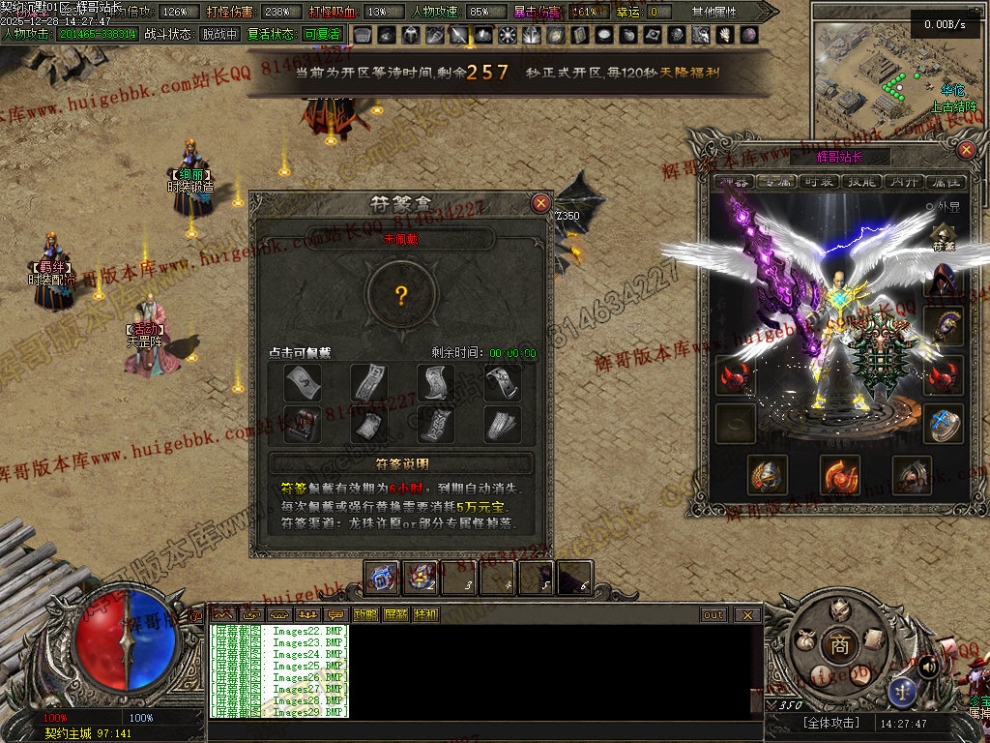Click the 脱战中 combat status button

click(x=220, y=34)
